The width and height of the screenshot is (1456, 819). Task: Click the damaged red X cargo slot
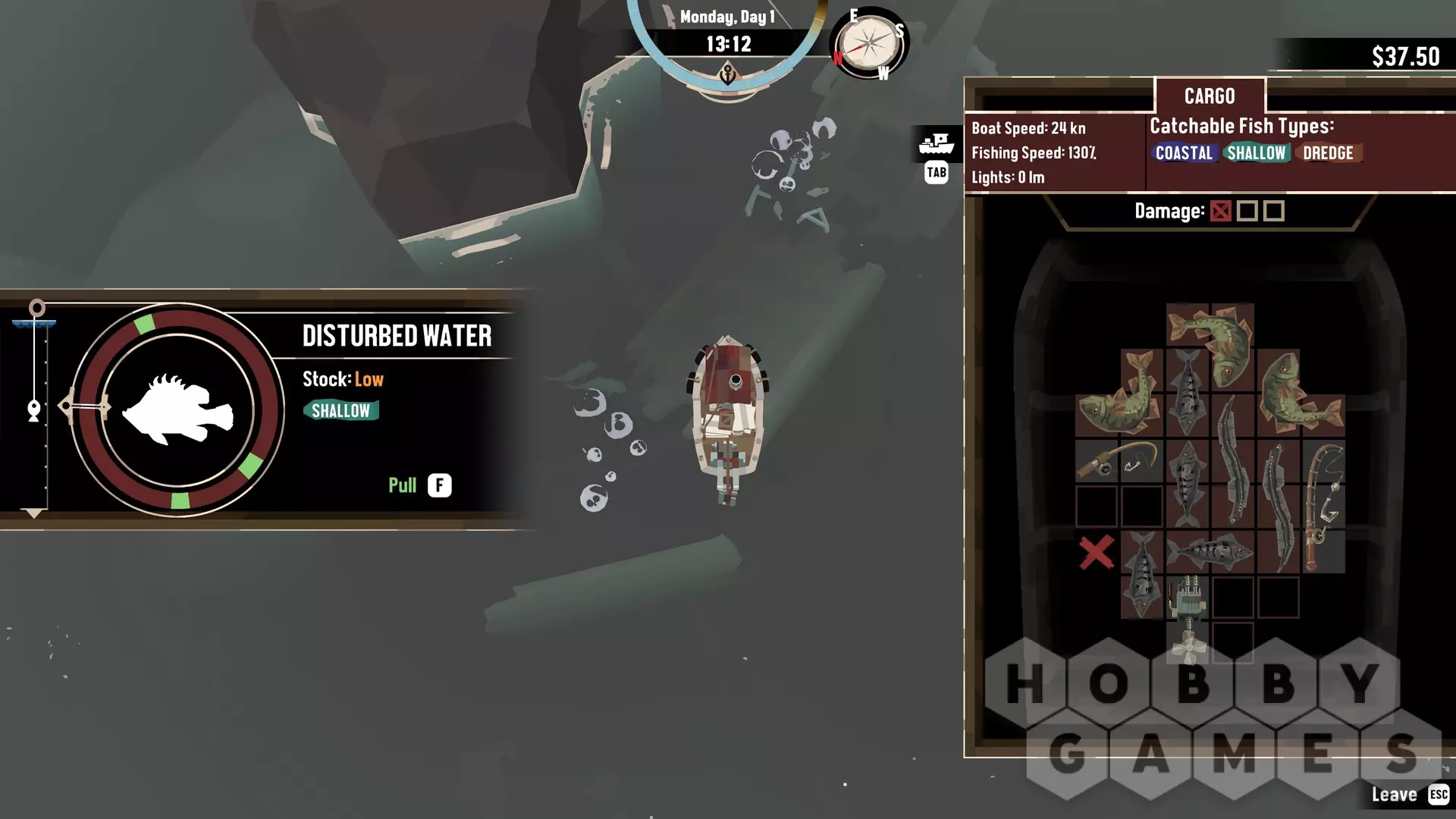pos(1097,552)
